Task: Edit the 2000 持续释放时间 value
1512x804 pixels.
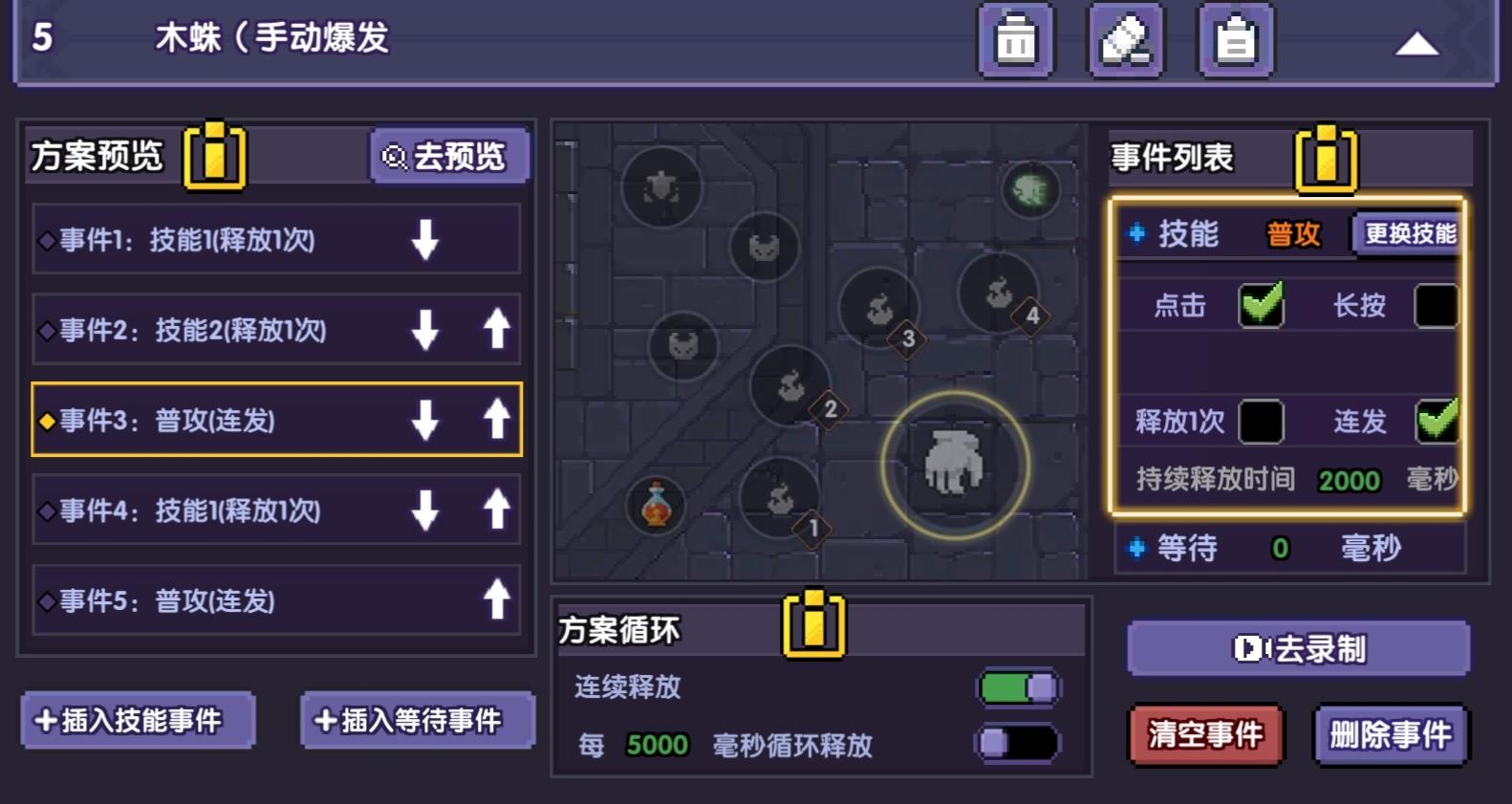Action: point(1349,481)
